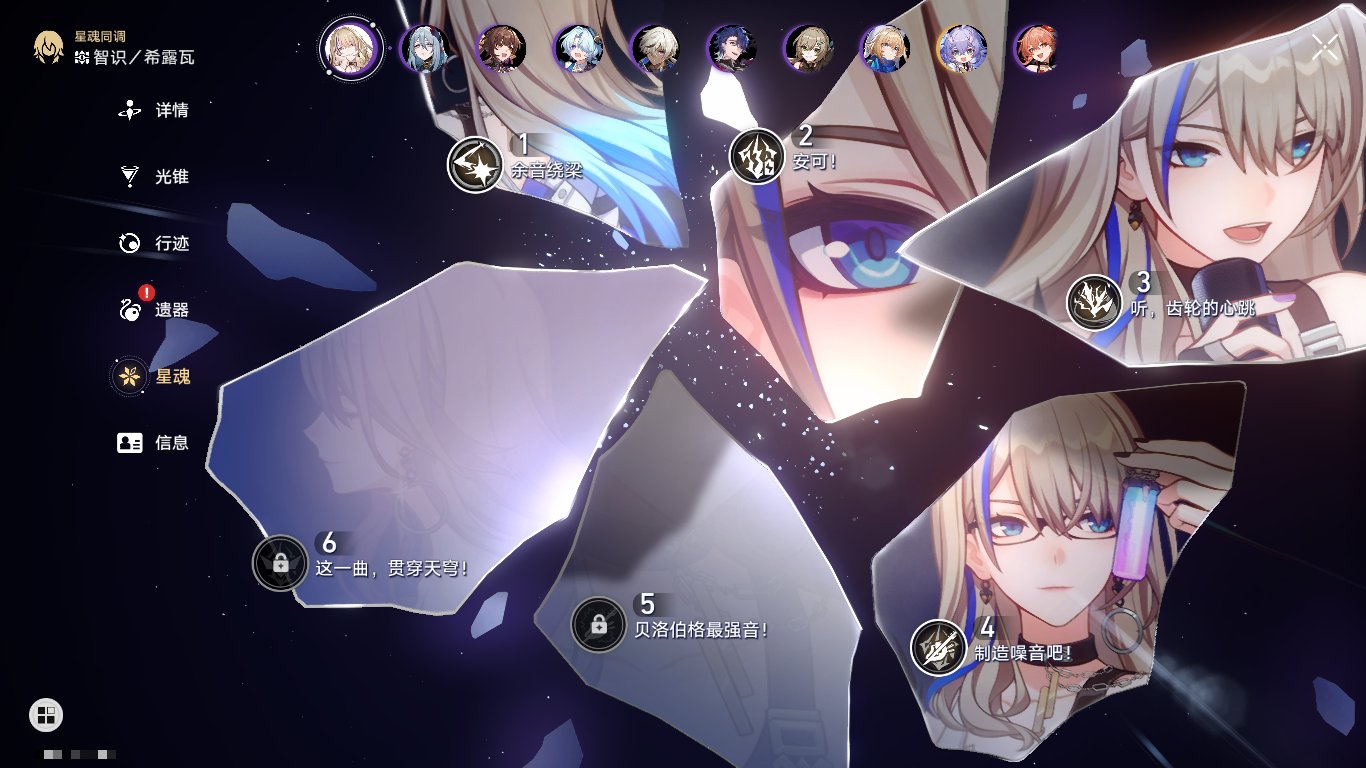Click locked eidolon 6 这一曲,贯穿天穹!
The image size is (1366, 768).
point(280,563)
